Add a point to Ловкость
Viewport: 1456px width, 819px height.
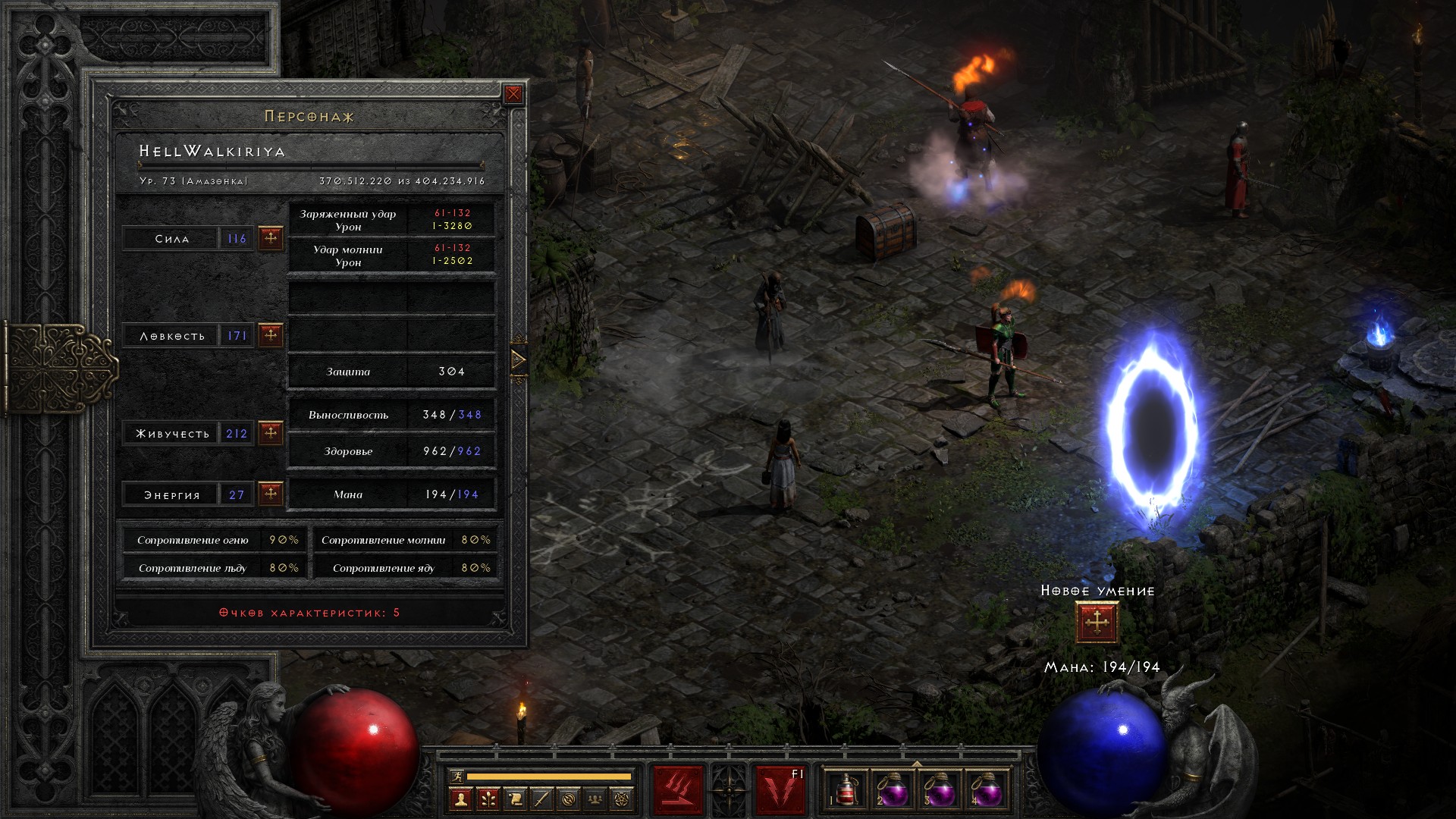271,335
